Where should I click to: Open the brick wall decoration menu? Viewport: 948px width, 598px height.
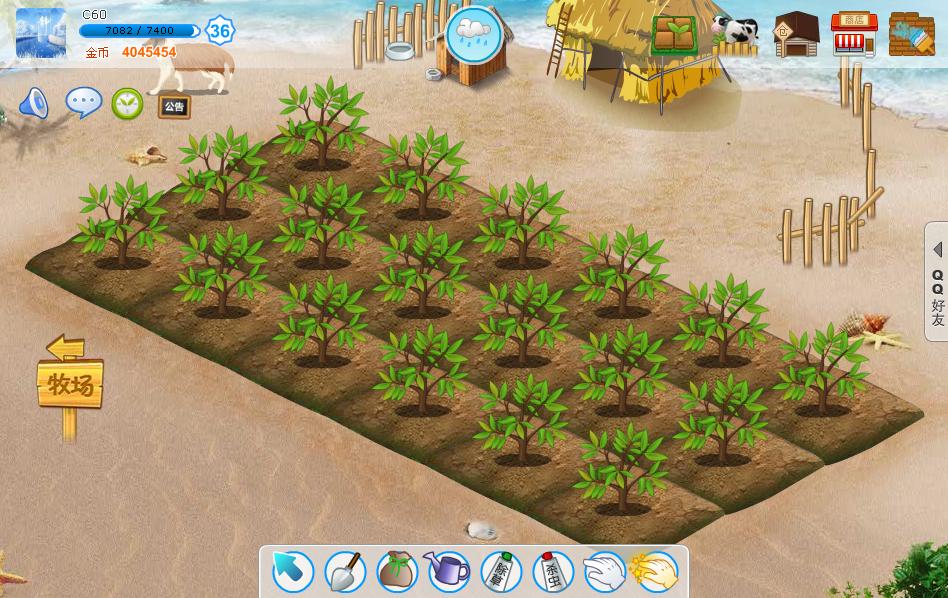pos(911,35)
